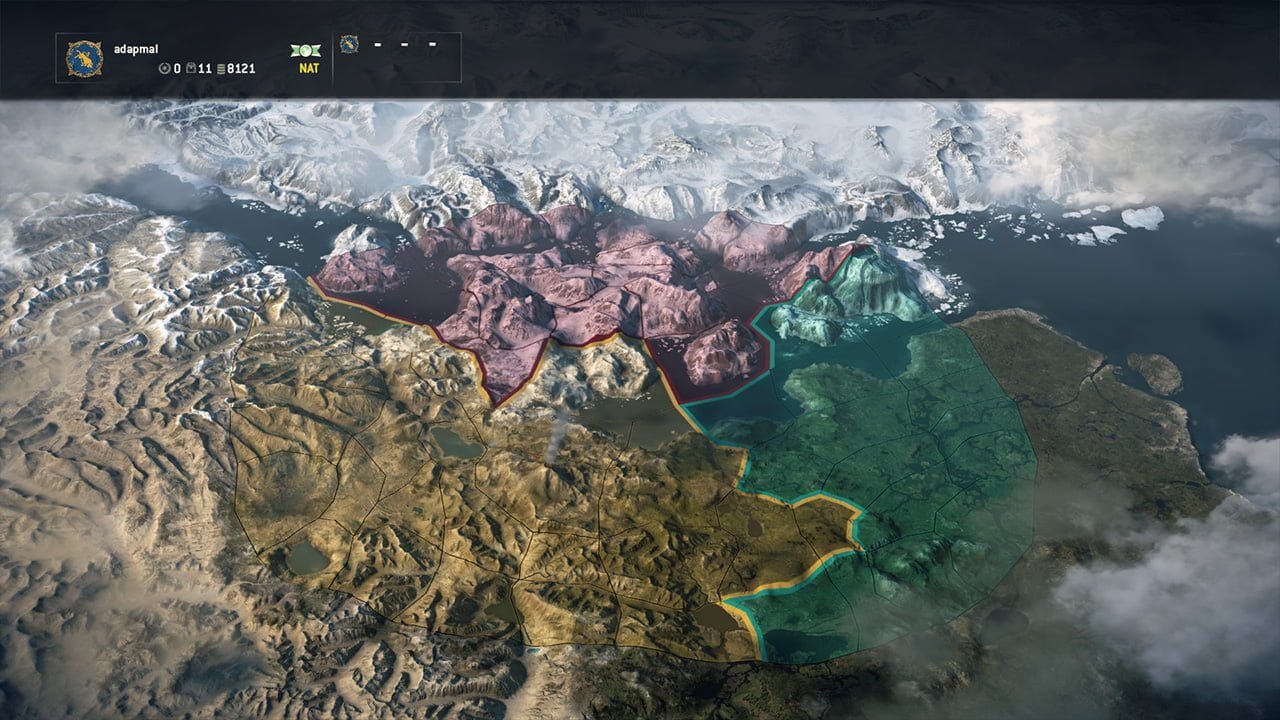Click the small group leader emblem
Viewport: 1280px width, 720px height.
pyautogui.click(x=349, y=44)
